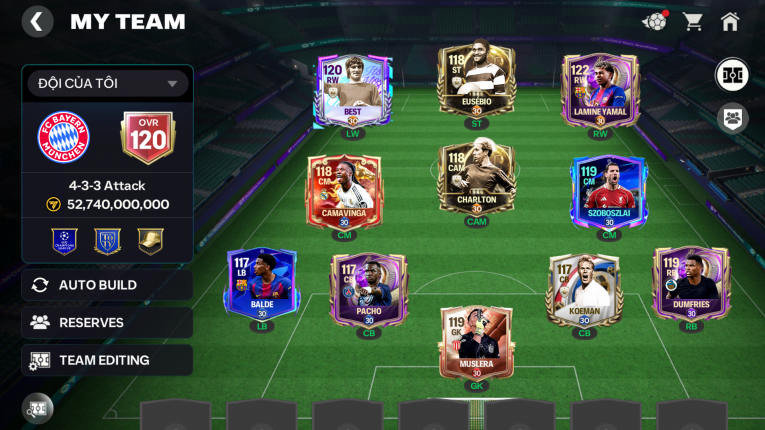
Task: Open Team Editing
Action: (107, 360)
